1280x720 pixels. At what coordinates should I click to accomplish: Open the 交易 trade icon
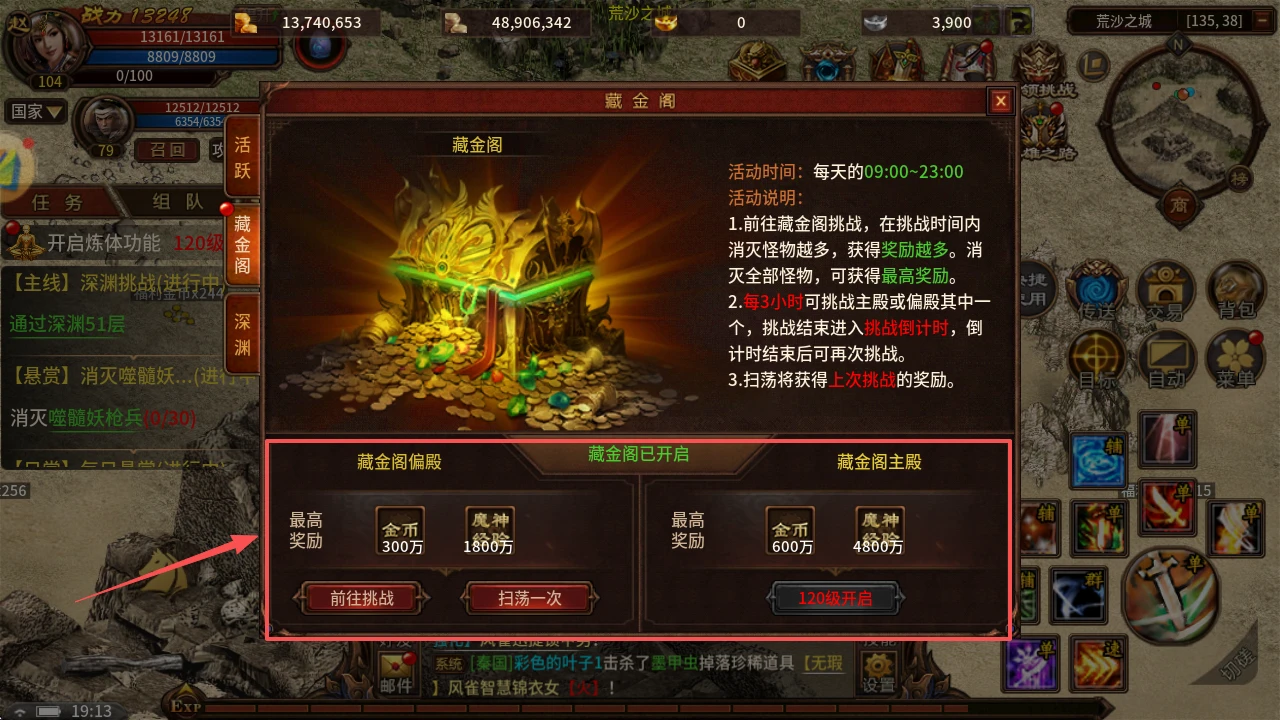[1166, 290]
